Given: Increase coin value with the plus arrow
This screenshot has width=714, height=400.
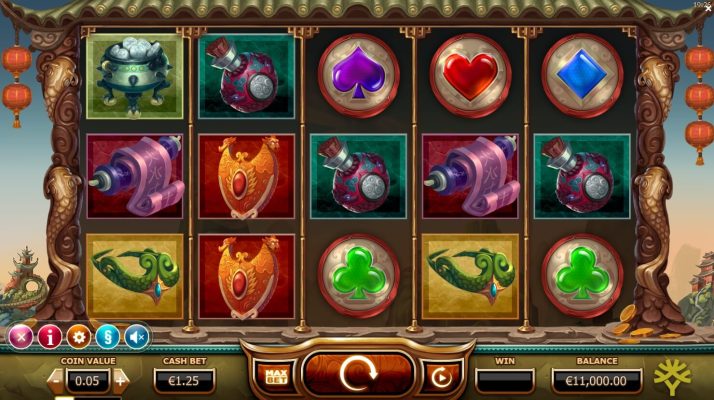Looking at the screenshot, I should coord(122,380).
